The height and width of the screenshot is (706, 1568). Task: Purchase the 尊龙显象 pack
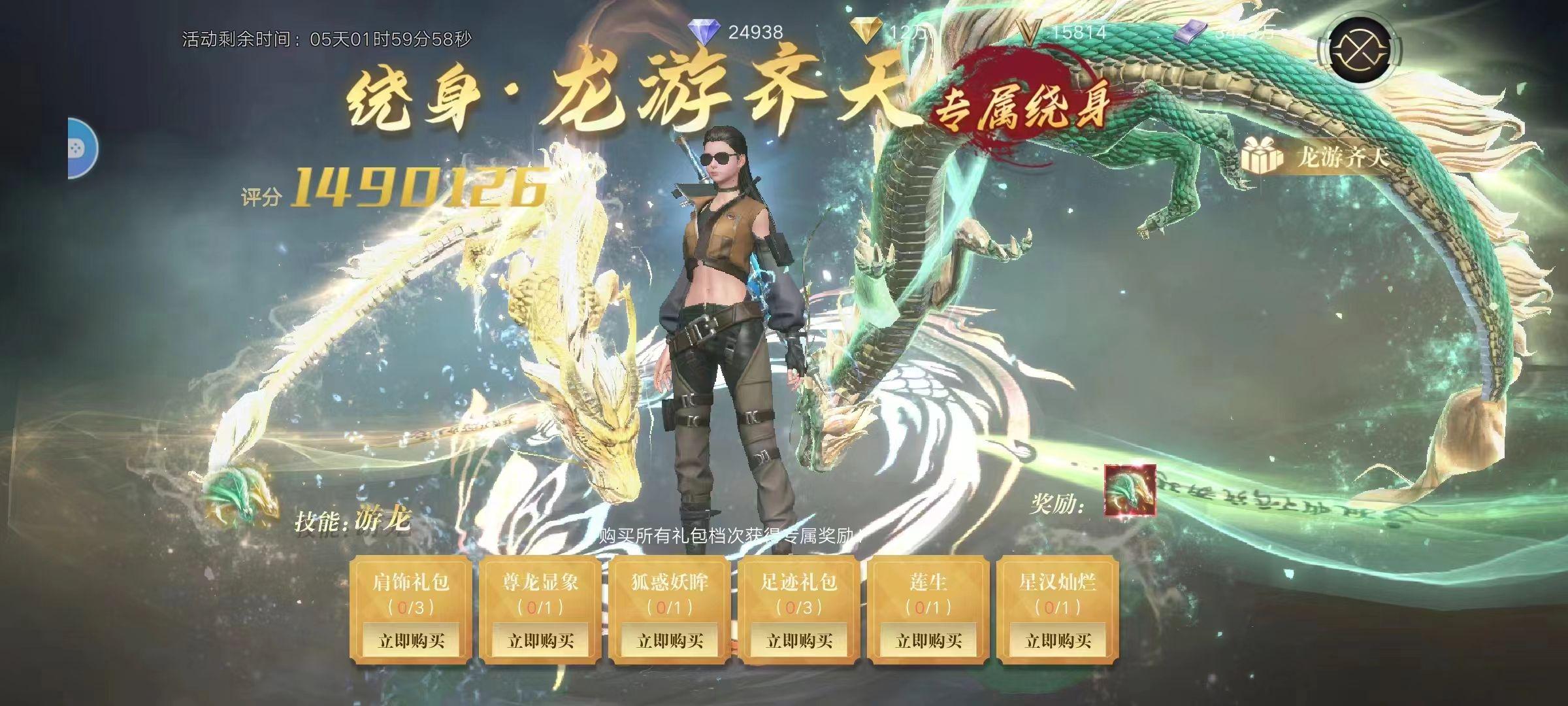click(x=540, y=640)
